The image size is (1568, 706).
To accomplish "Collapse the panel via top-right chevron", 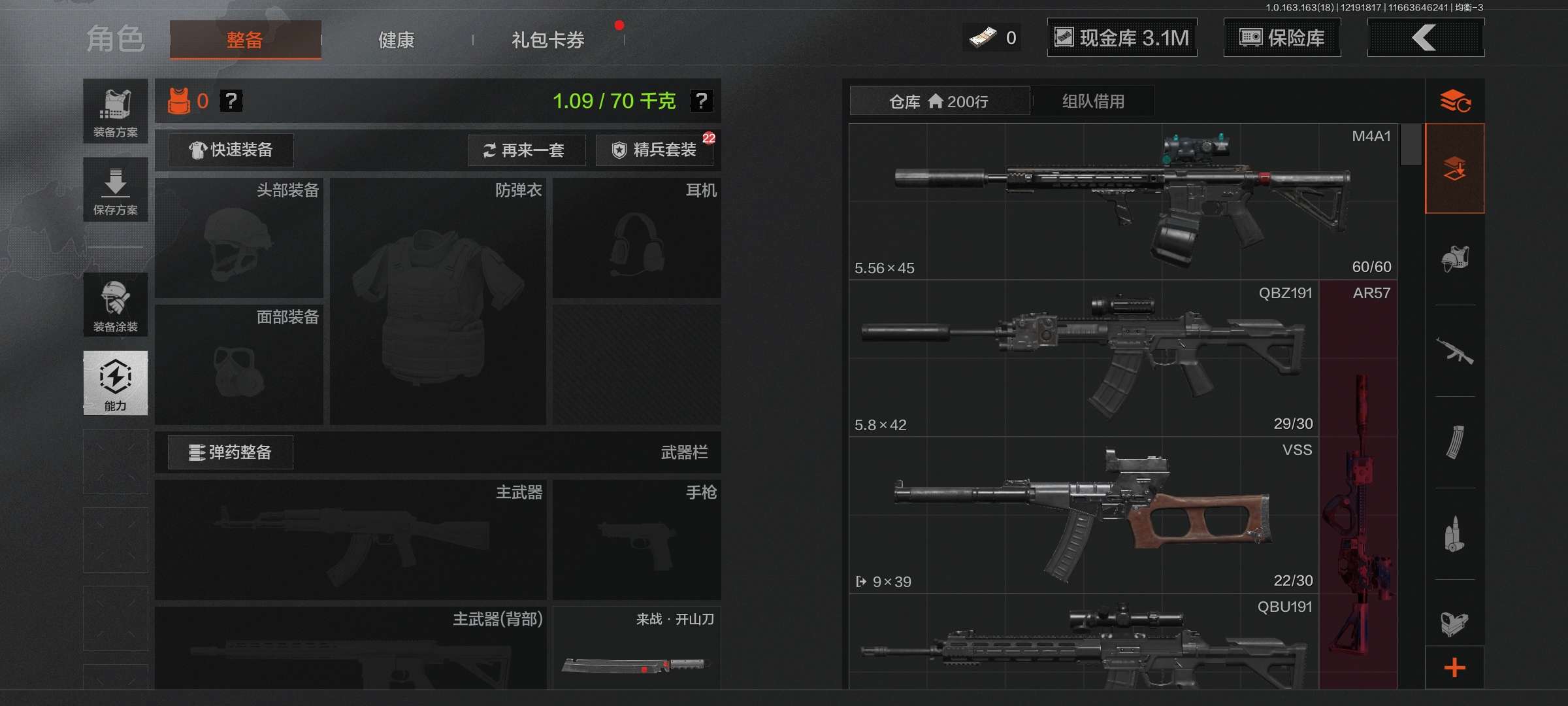I will 1426,37.
